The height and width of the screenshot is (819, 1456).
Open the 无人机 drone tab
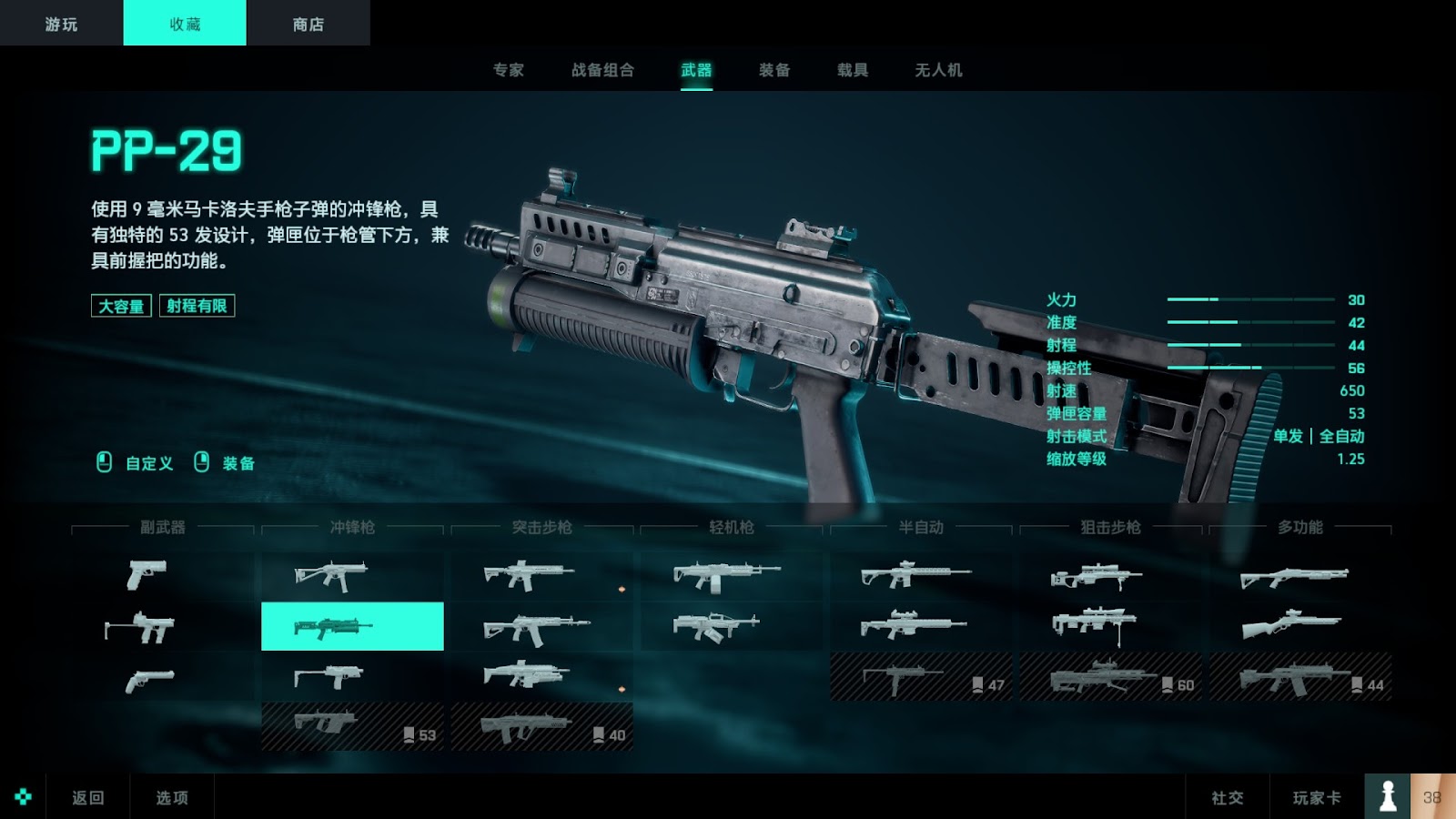point(938,70)
